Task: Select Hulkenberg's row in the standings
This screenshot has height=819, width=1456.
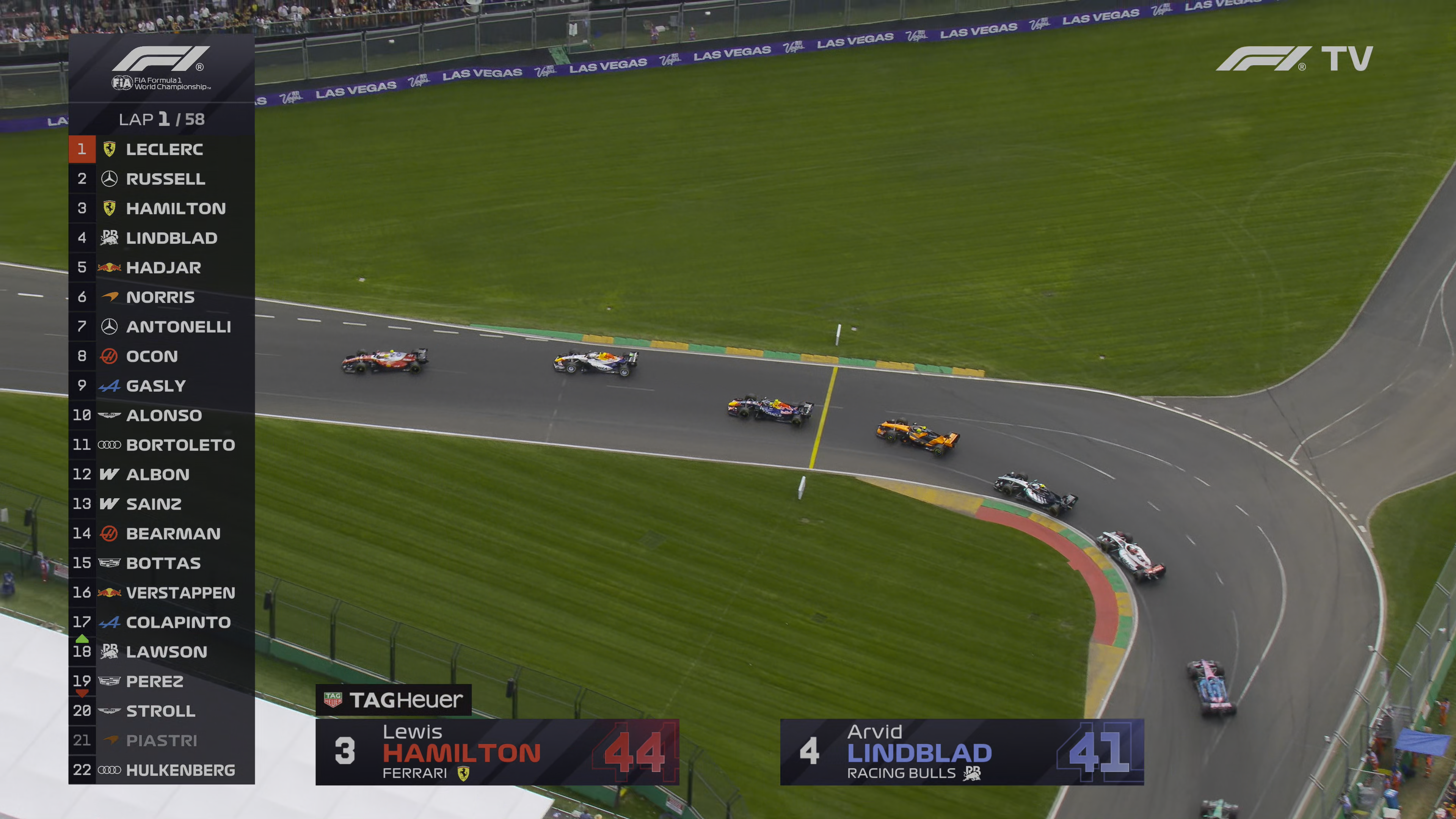Action: tap(162, 770)
